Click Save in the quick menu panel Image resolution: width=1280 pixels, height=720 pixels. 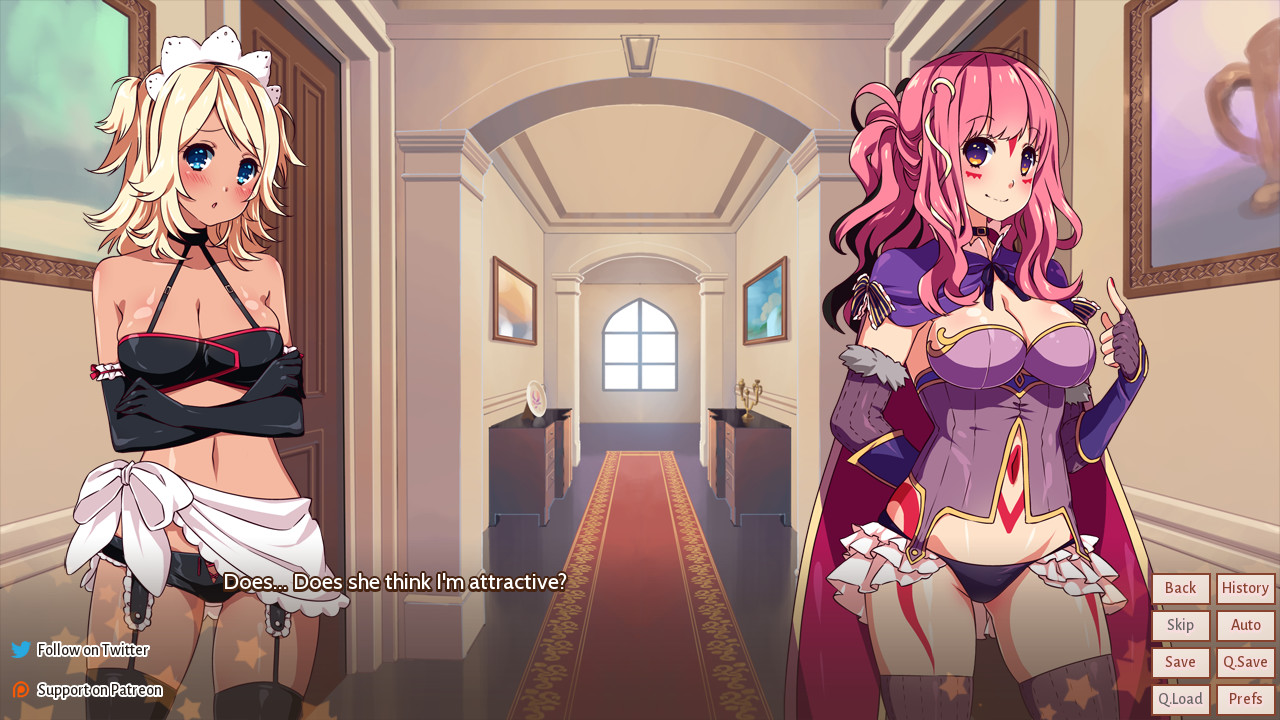click(1180, 662)
